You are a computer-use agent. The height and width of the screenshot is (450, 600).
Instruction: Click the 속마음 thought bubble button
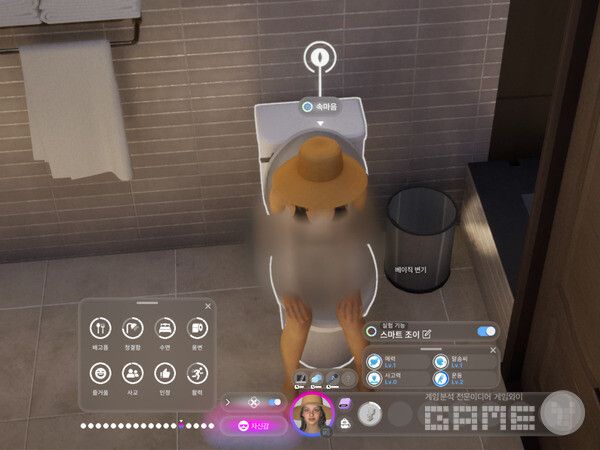coord(320,106)
